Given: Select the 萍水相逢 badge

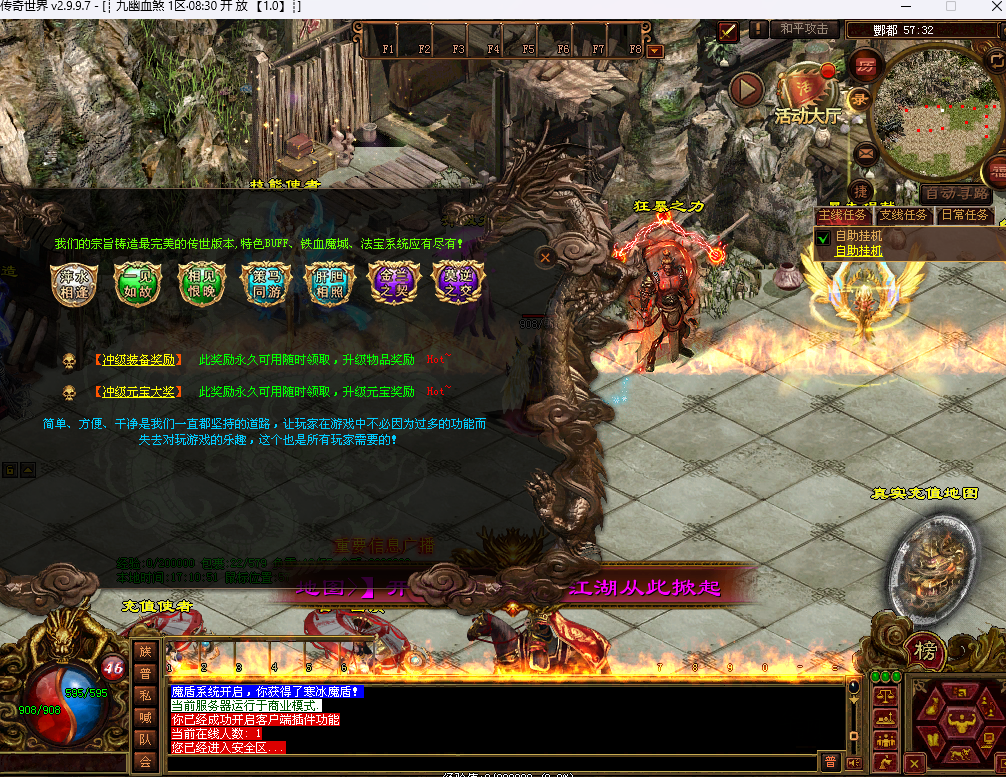Looking at the screenshot, I should pyautogui.click(x=75, y=284).
